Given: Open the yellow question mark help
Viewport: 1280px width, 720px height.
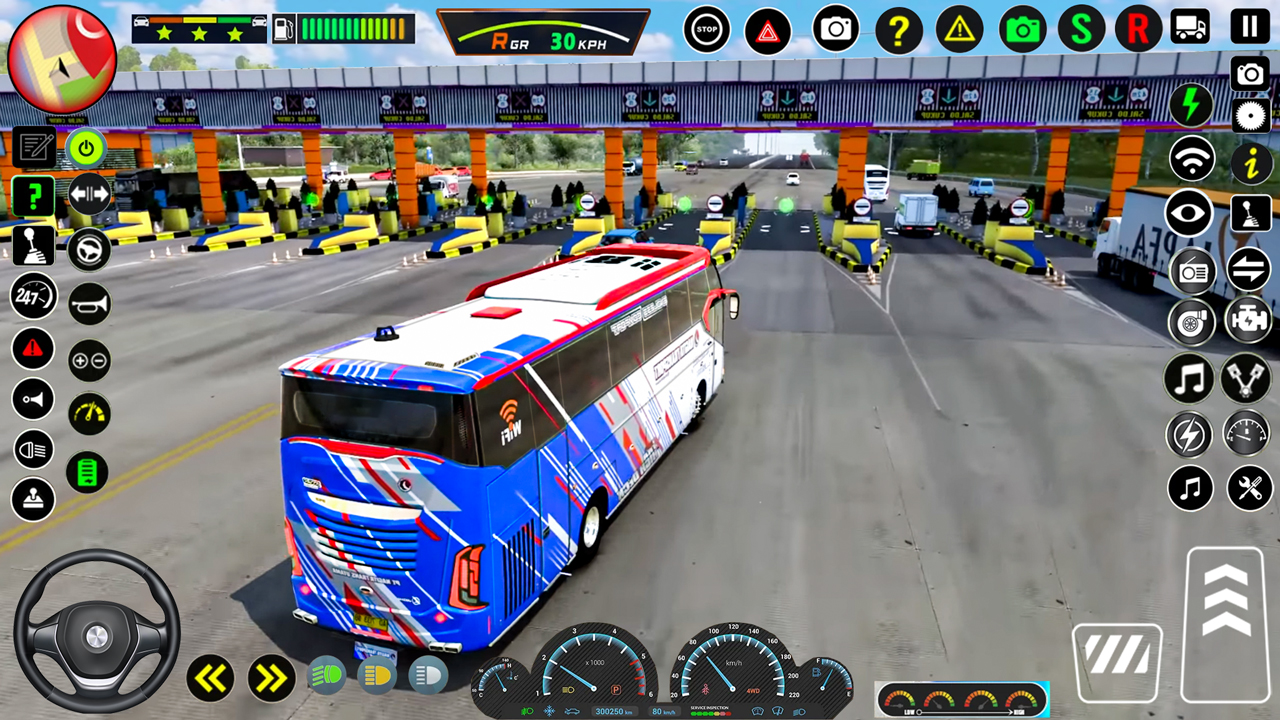Looking at the screenshot, I should (899, 31).
